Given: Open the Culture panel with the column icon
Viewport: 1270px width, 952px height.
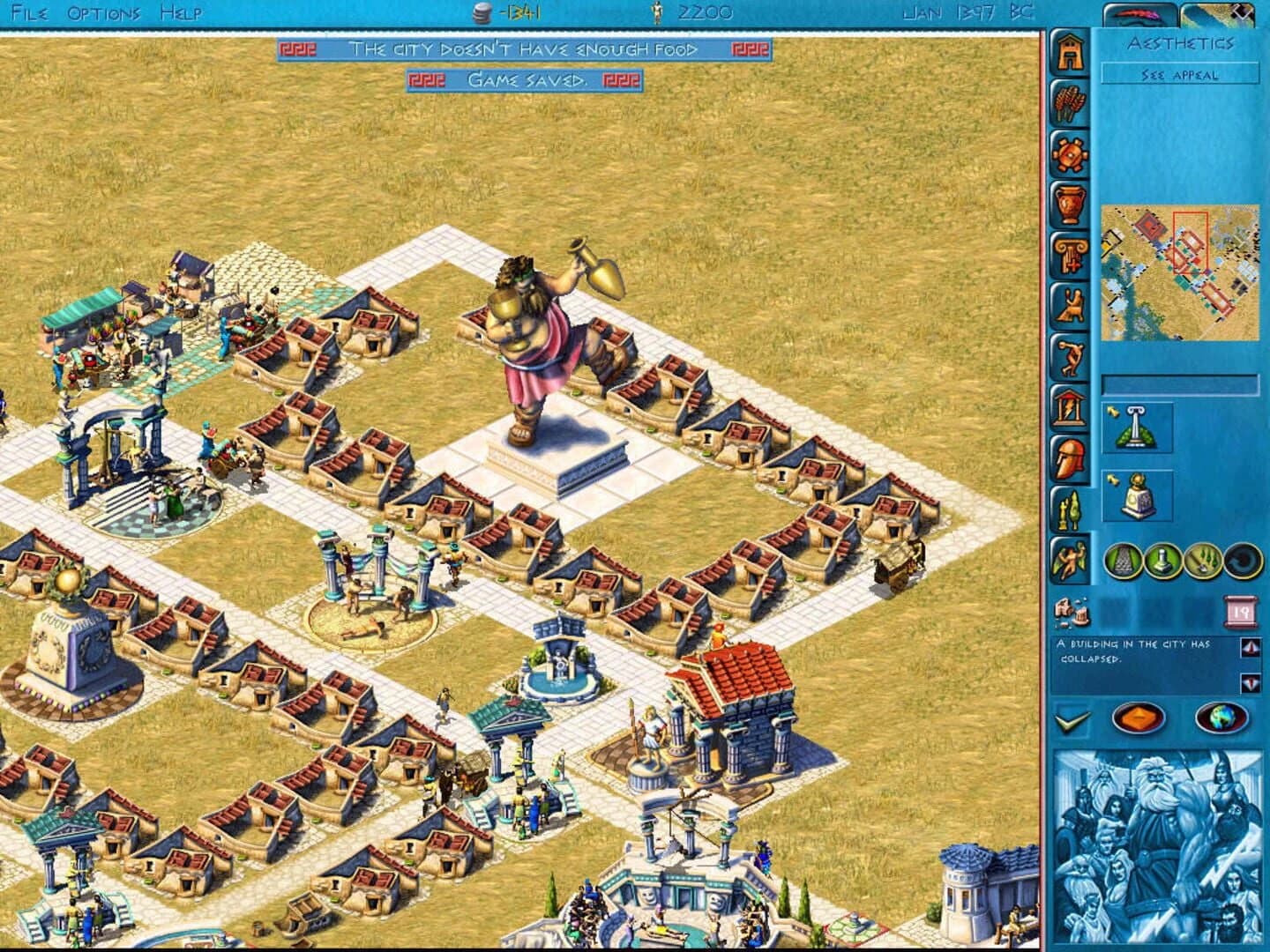Looking at the screenshot, I should pyautogui.click(x=1070, y=254).
